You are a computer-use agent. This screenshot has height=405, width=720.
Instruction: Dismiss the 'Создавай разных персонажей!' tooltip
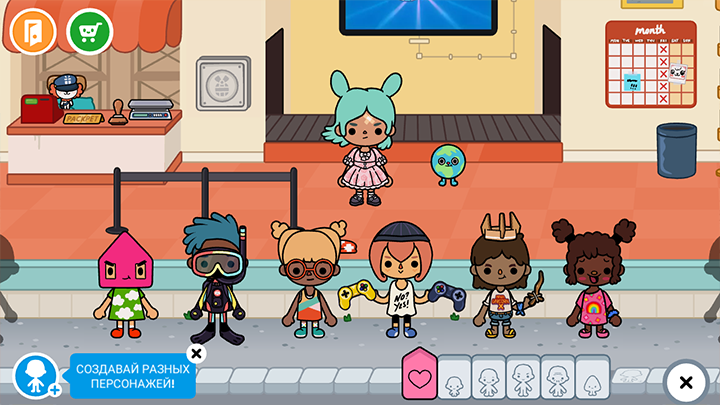(x=196, y=353)
